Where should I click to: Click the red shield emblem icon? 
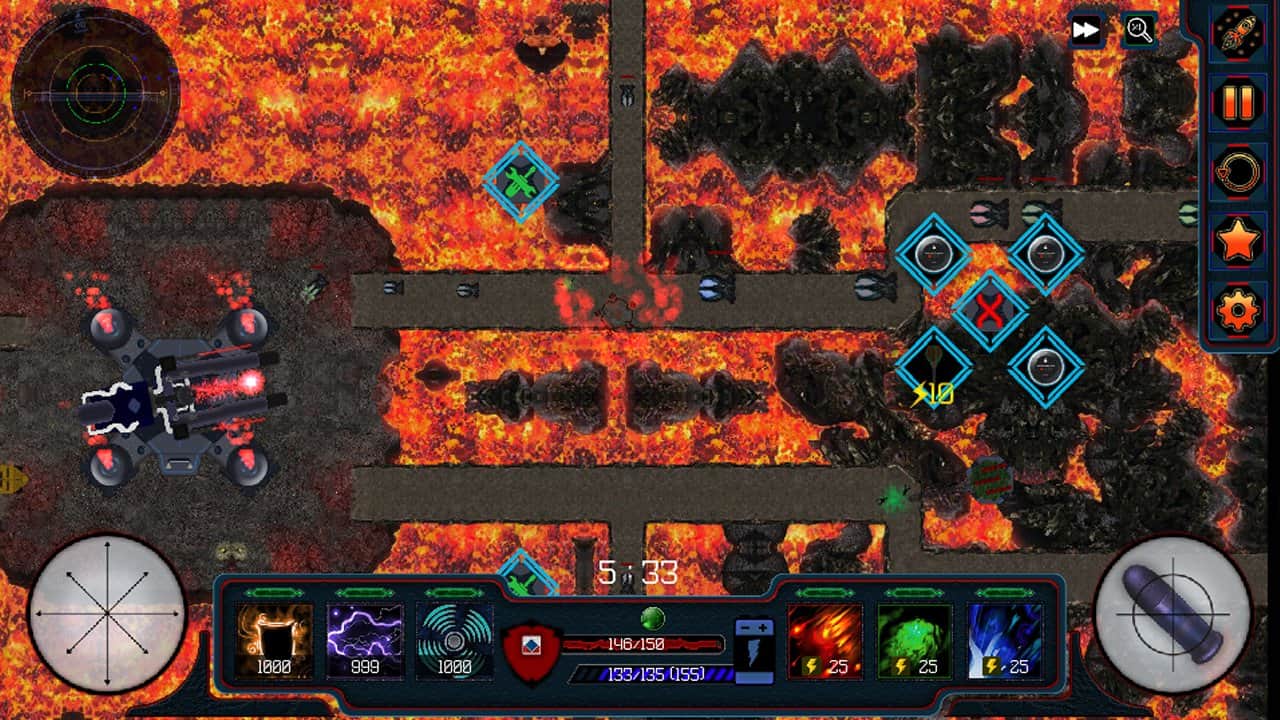coord(531,651)
